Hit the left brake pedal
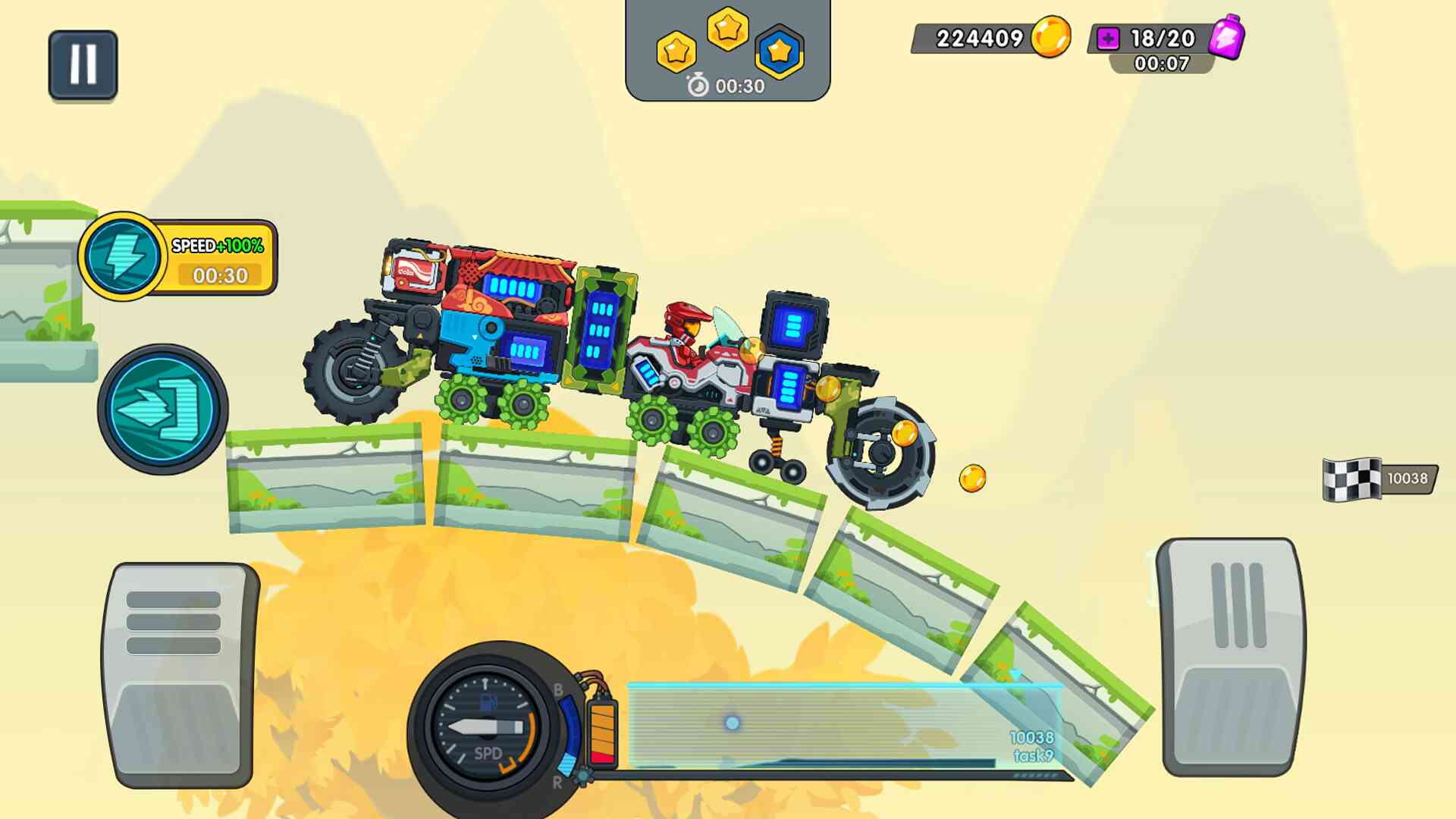The height and width of the screenshot is (819, 1456). pyautogui.click(x=180, y=675)
